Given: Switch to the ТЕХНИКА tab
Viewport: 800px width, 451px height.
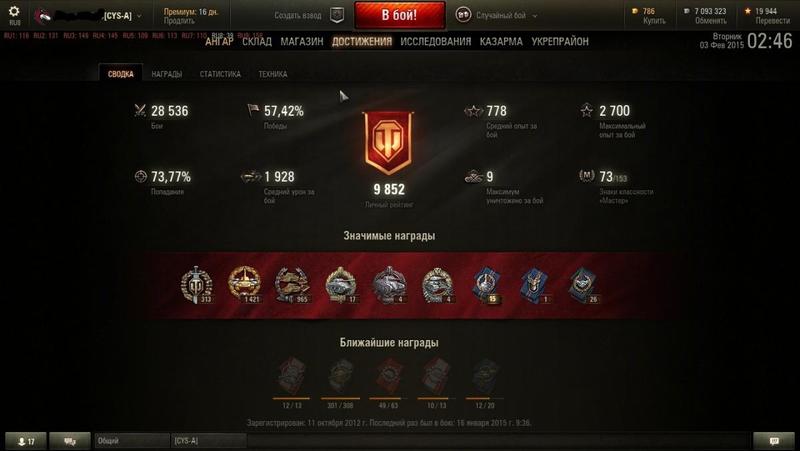Looking at the screenshot, I should (273, 74).
